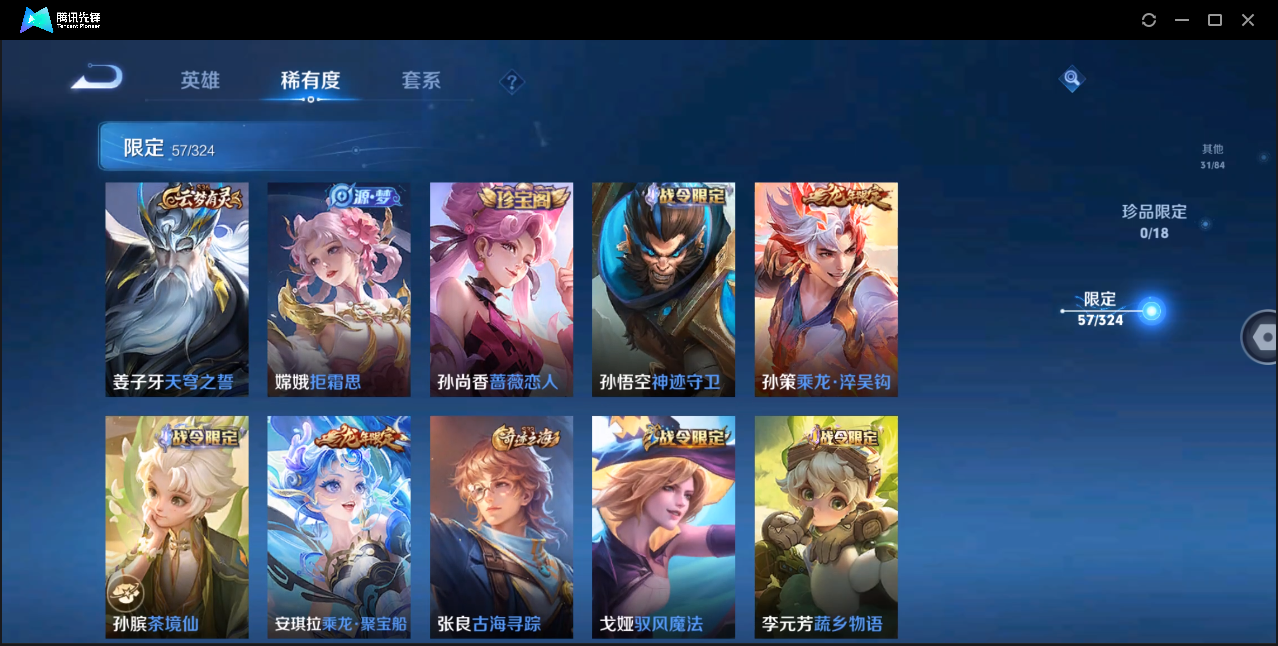The width and height of the screenshot is (1278, 646).
Task: Pick the 孙膑 茶境仙 skin card
Action: point(177,527)
